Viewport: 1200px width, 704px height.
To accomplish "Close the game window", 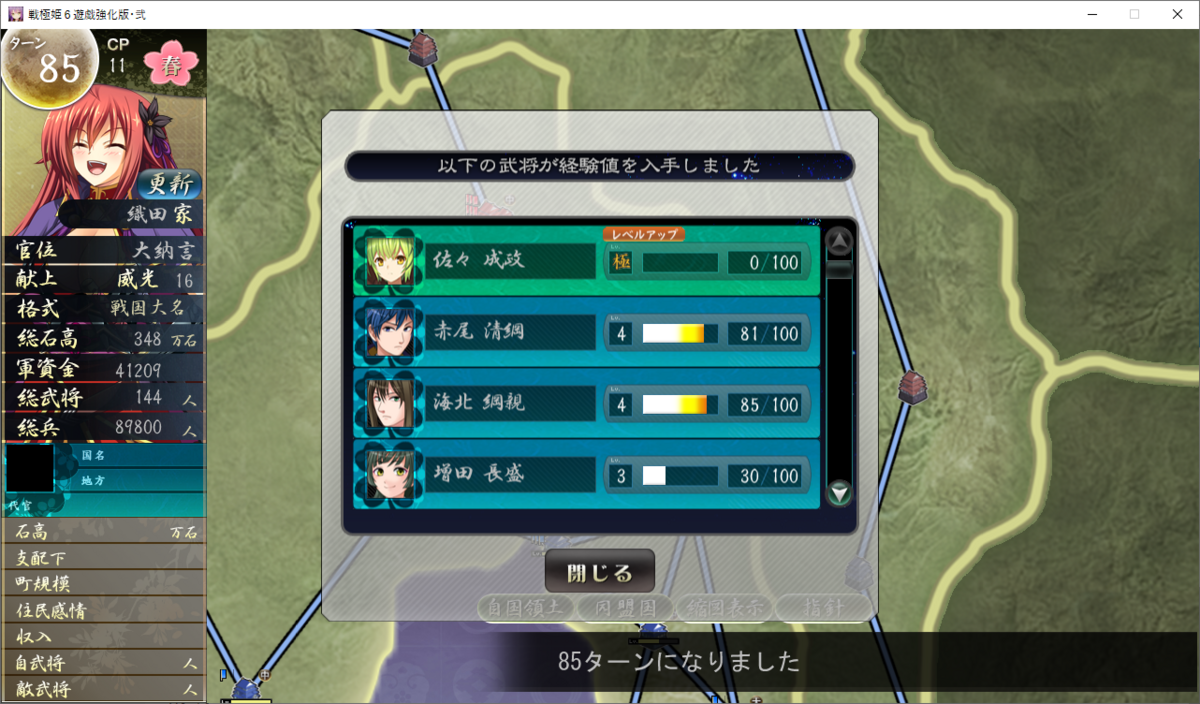I will [x=1176, y=14].
